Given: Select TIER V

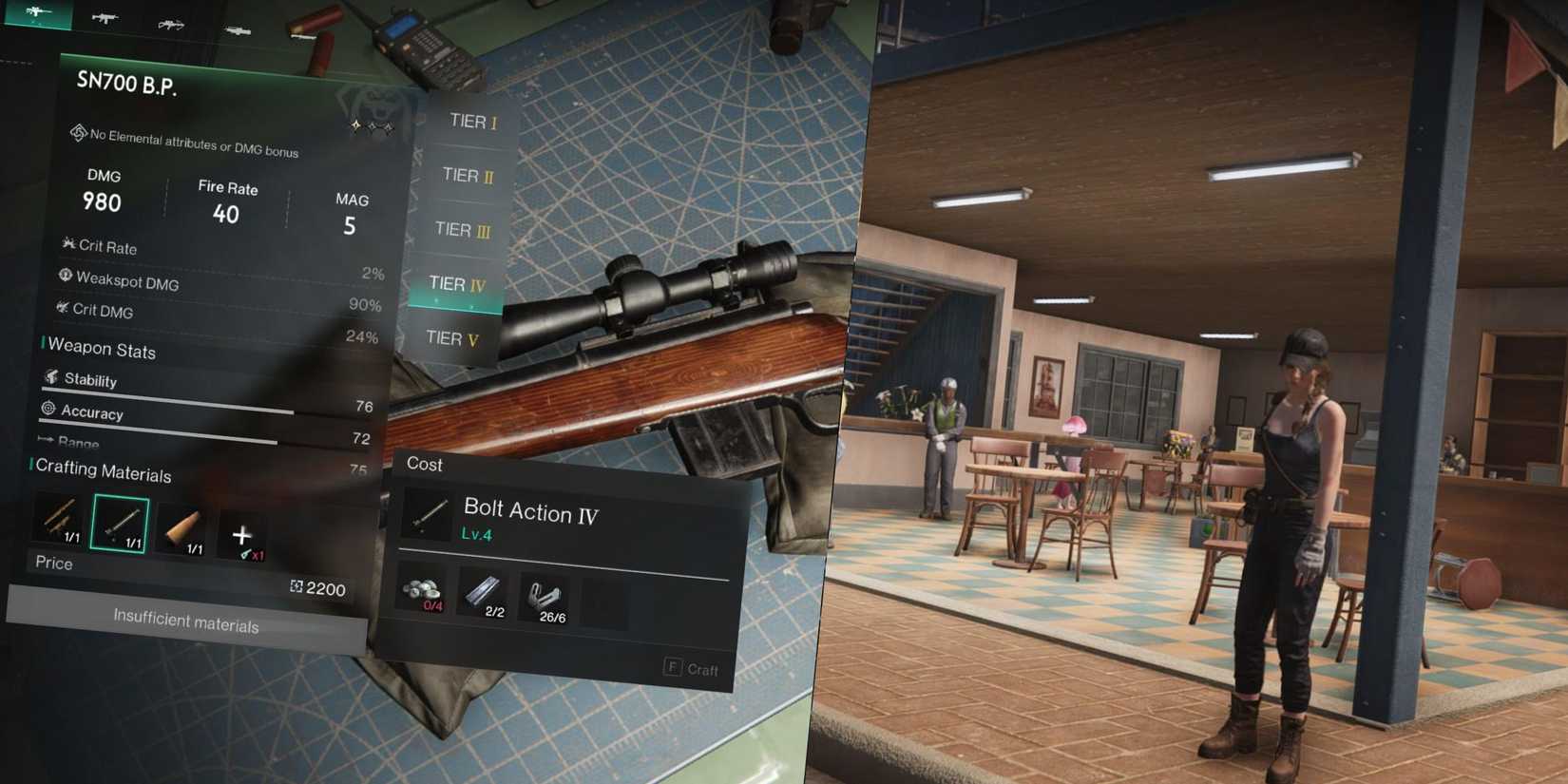Looking at the screenshot, I should tap(452, 338).
